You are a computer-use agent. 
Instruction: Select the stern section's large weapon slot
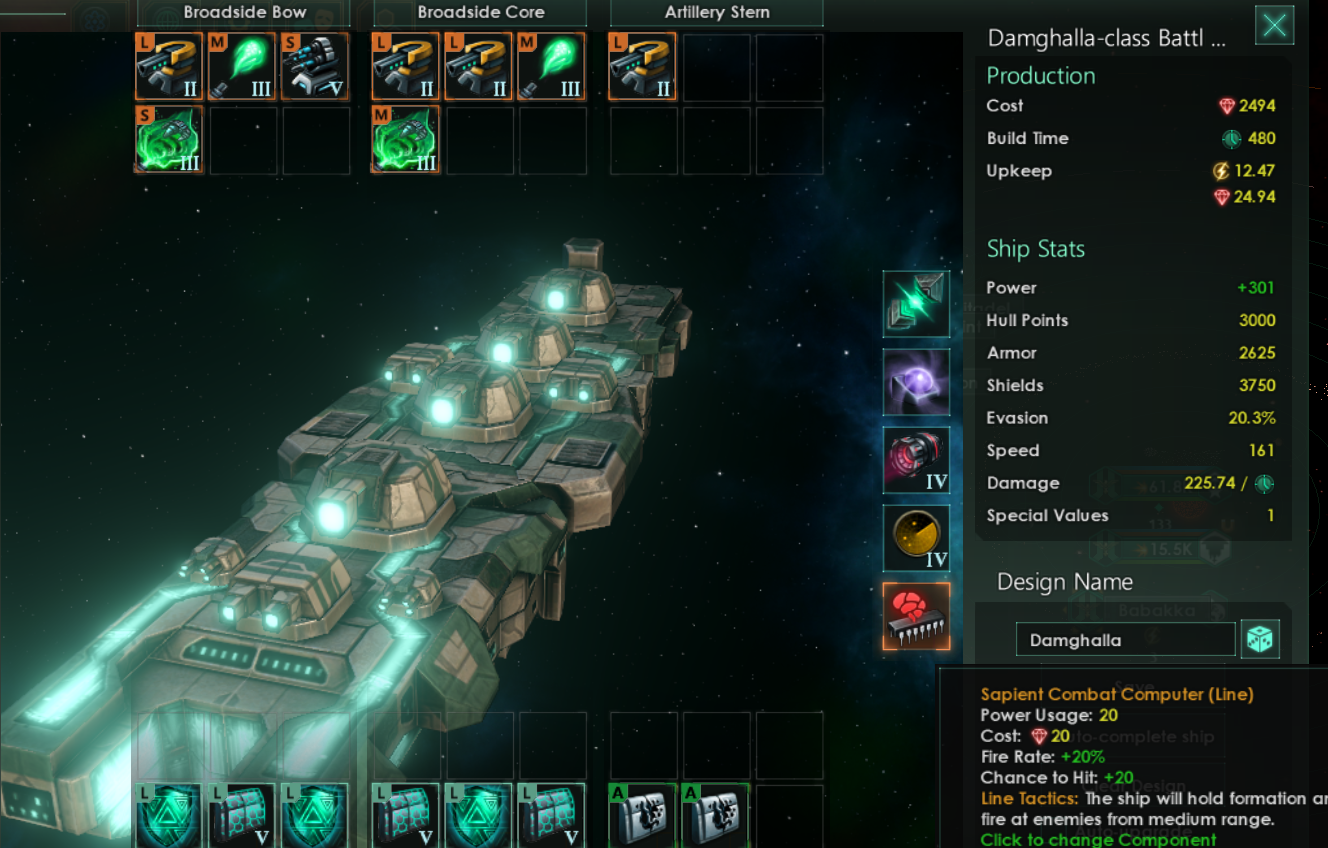642,67
